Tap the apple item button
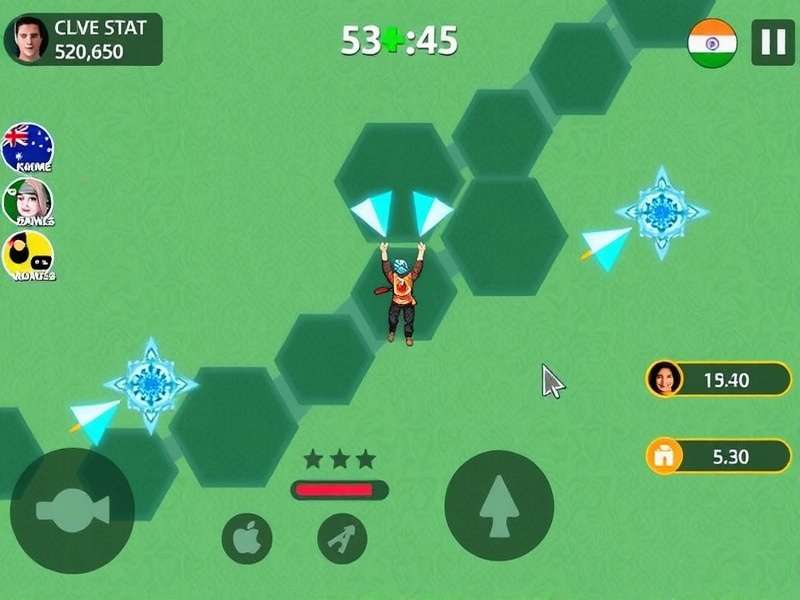Image resolution: width=800 pixels, height=600 pixels. point(246,539)
